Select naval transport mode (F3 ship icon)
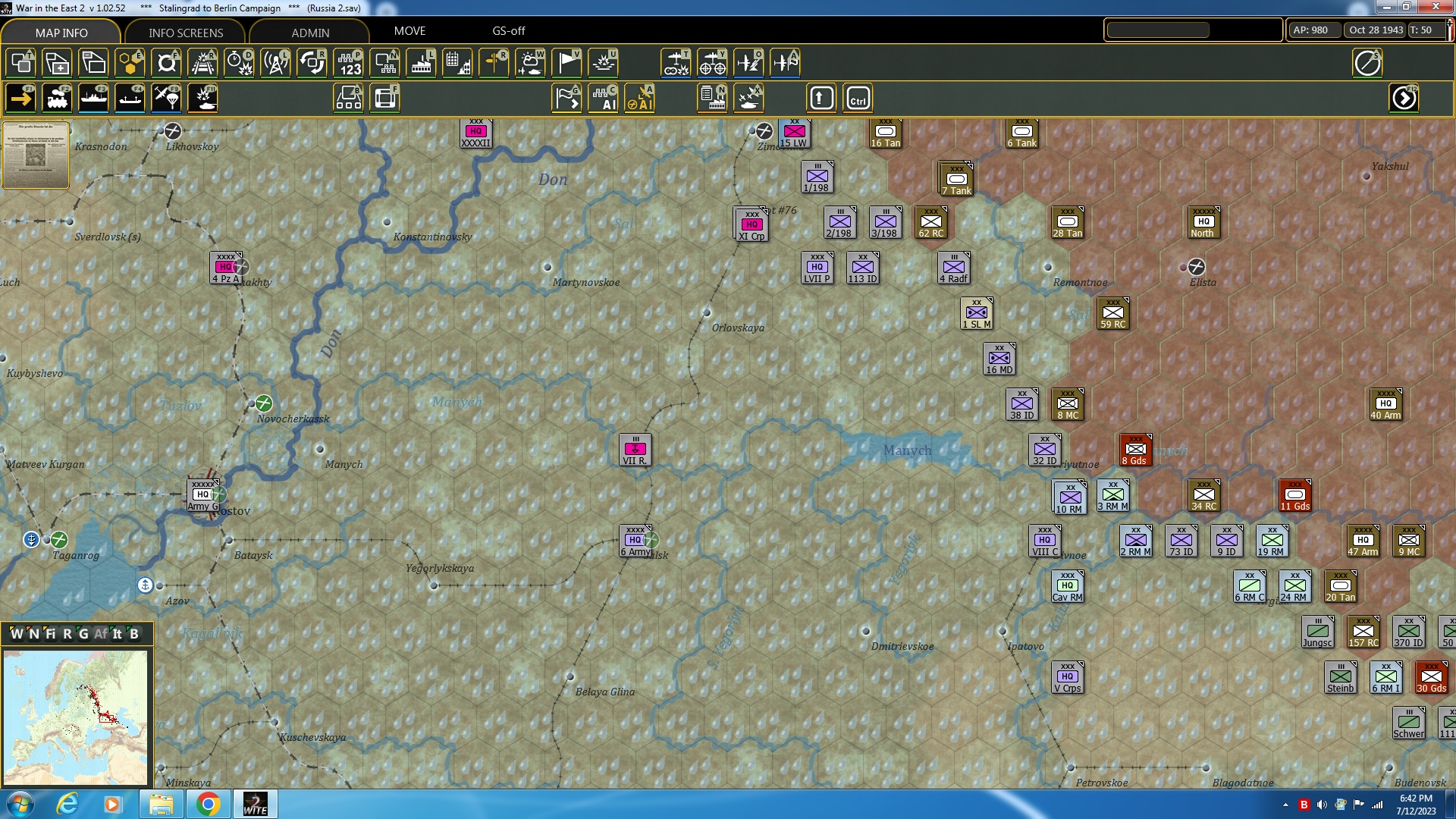 coord(93,98)
